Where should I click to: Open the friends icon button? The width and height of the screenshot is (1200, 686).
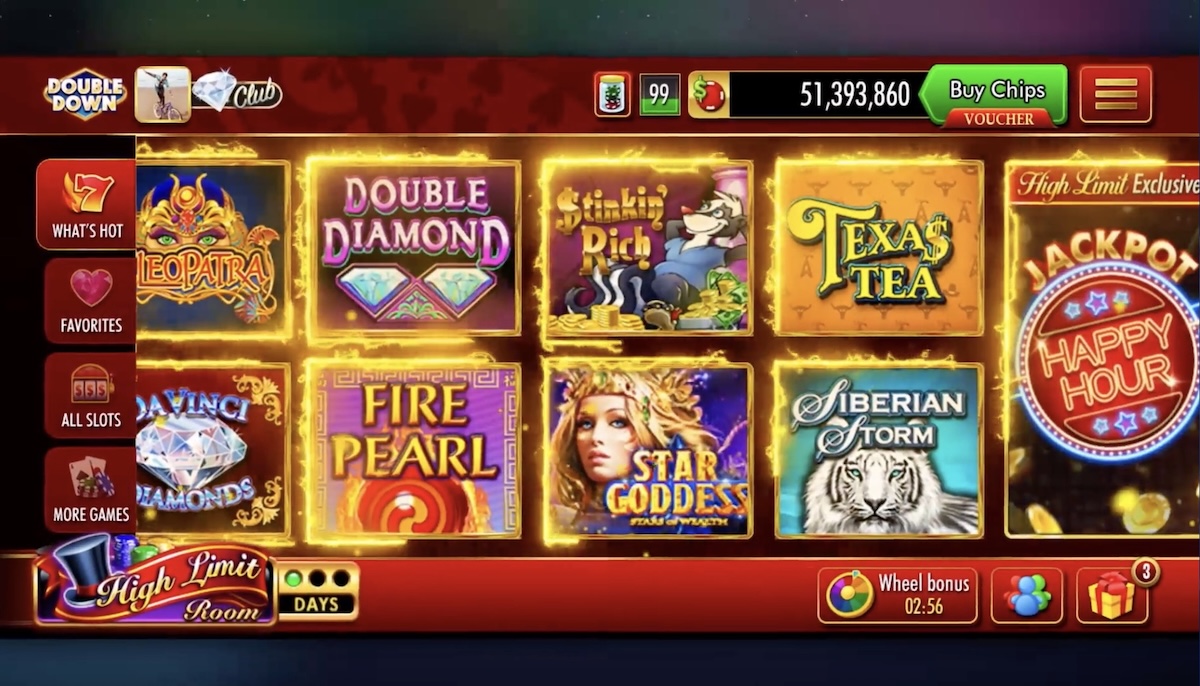(x=1027, y=596)
